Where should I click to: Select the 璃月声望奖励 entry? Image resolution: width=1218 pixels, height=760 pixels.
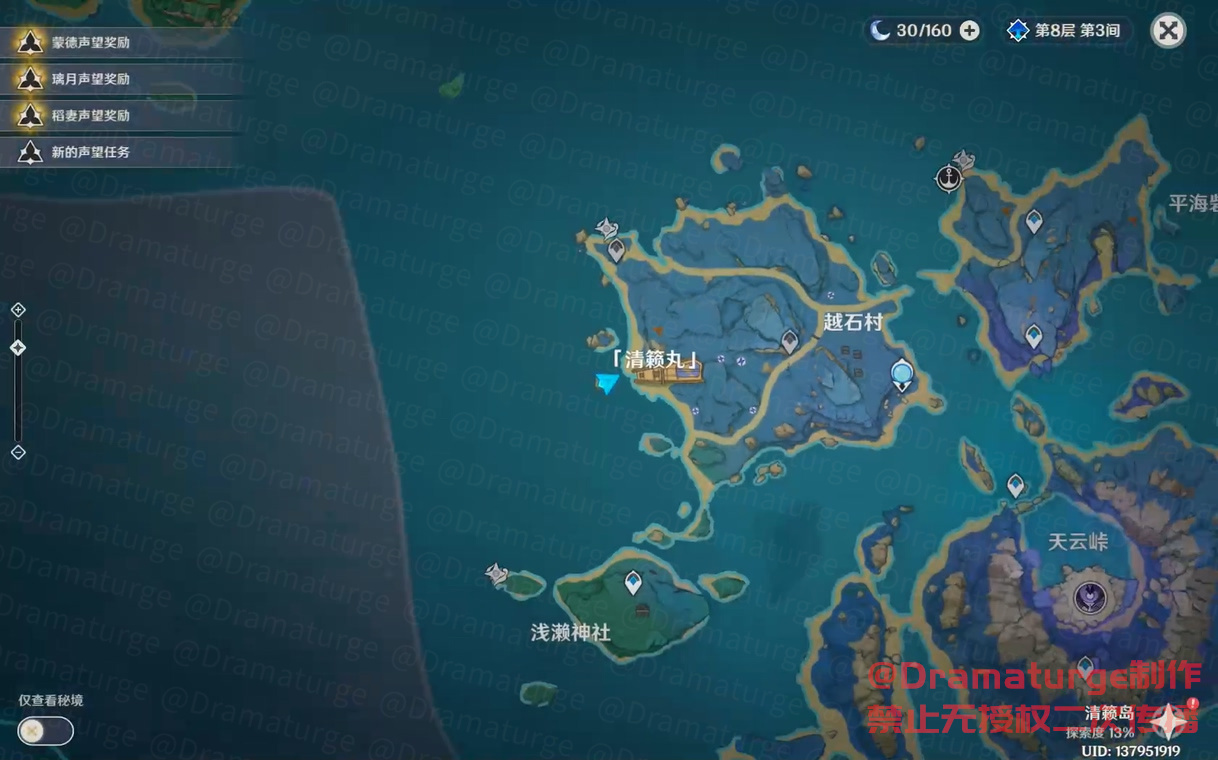(x=90, y=79)
